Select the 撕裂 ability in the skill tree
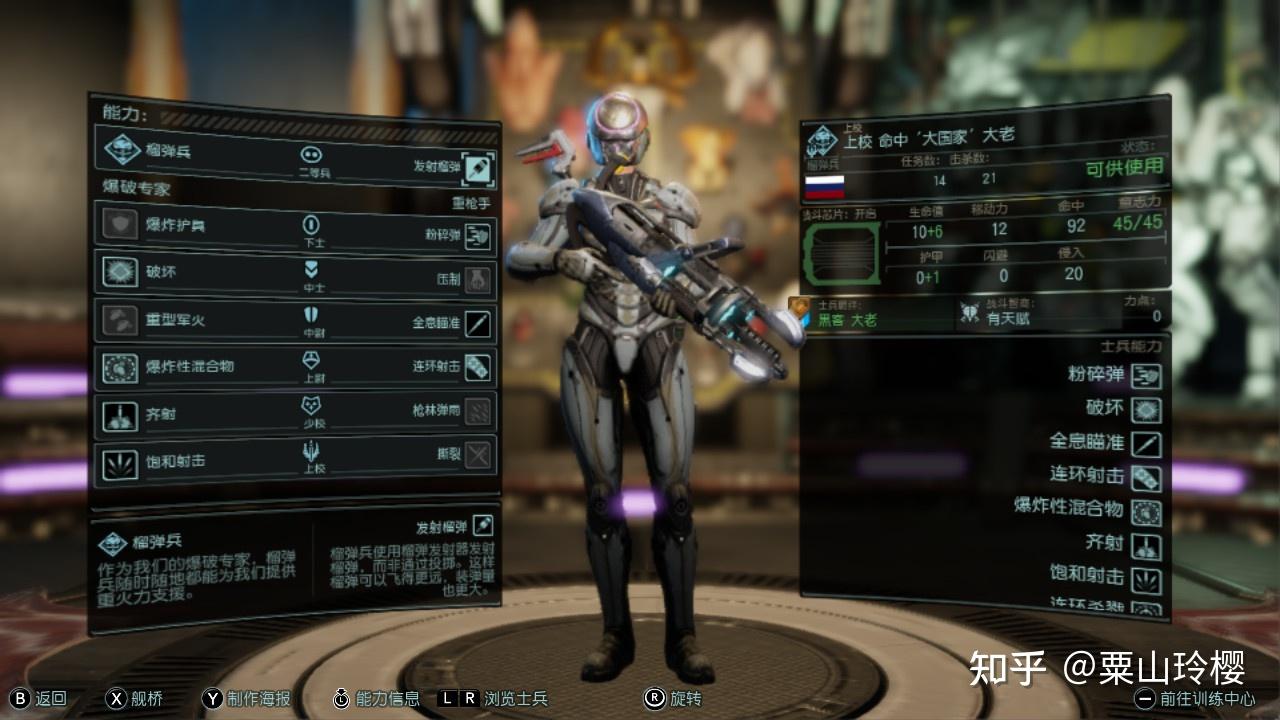 [x=478, y=456]
